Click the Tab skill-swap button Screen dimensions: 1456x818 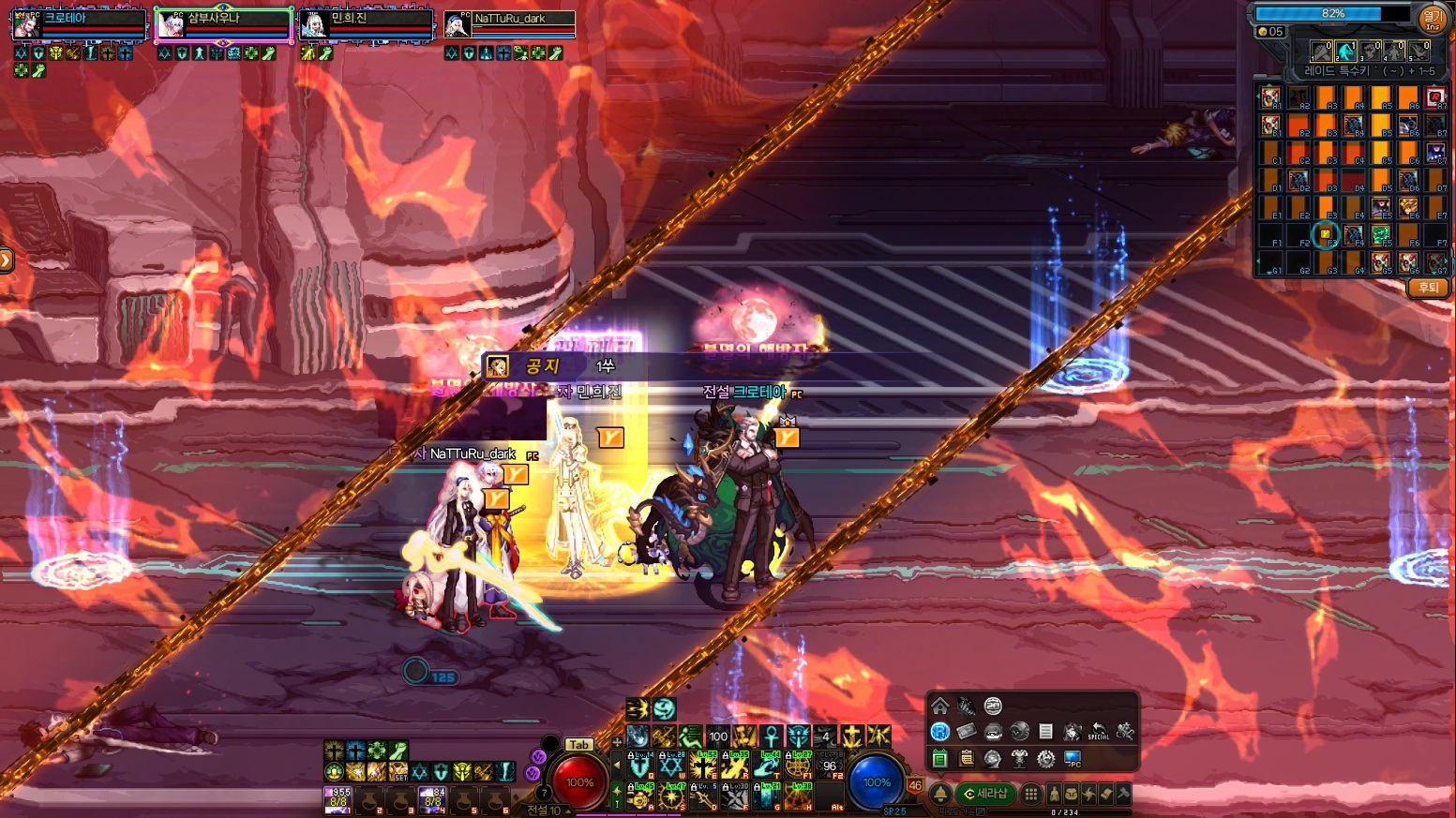point(578,745)
